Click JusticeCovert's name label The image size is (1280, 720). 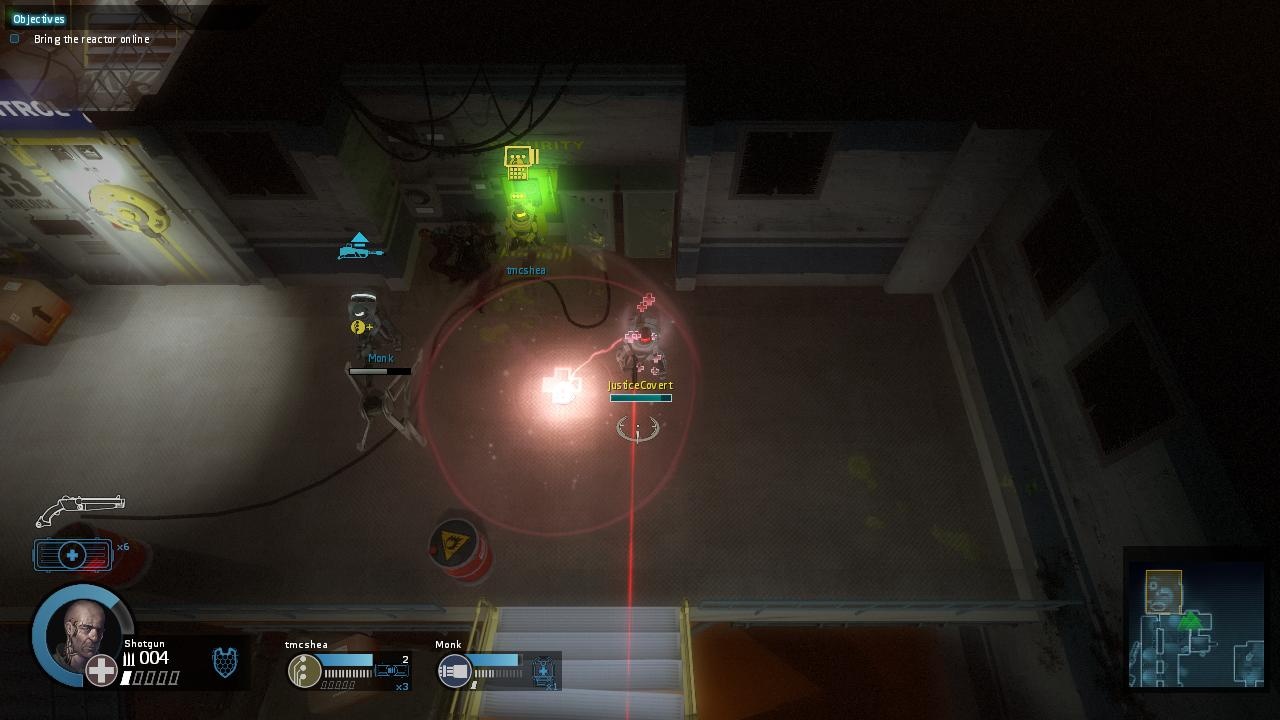click(640, 384)
